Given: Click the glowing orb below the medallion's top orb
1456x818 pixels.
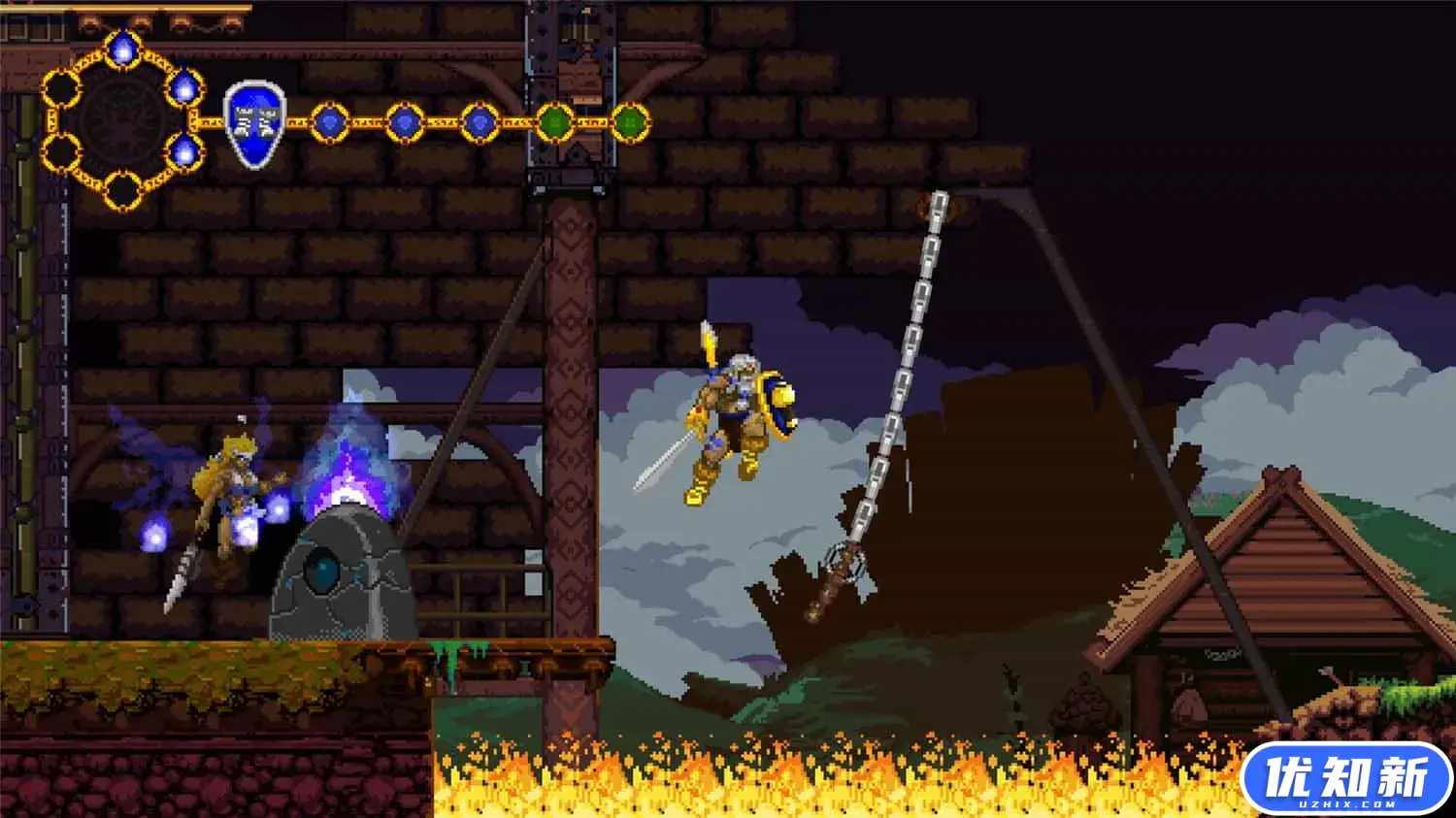Looking at the screenshot, I should click(x=185, y=86).
